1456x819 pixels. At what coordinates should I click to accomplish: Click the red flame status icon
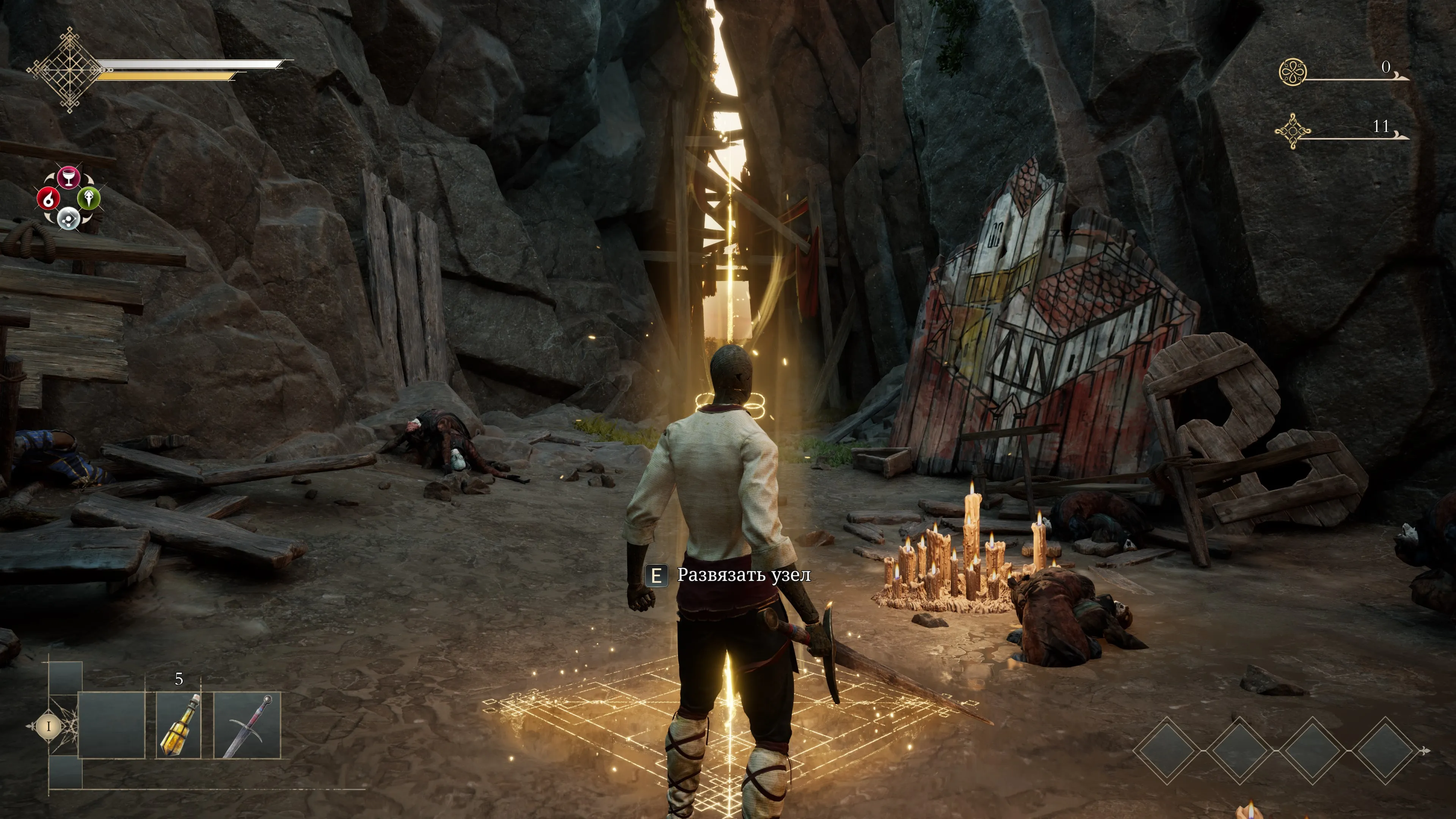click(48, 198)
